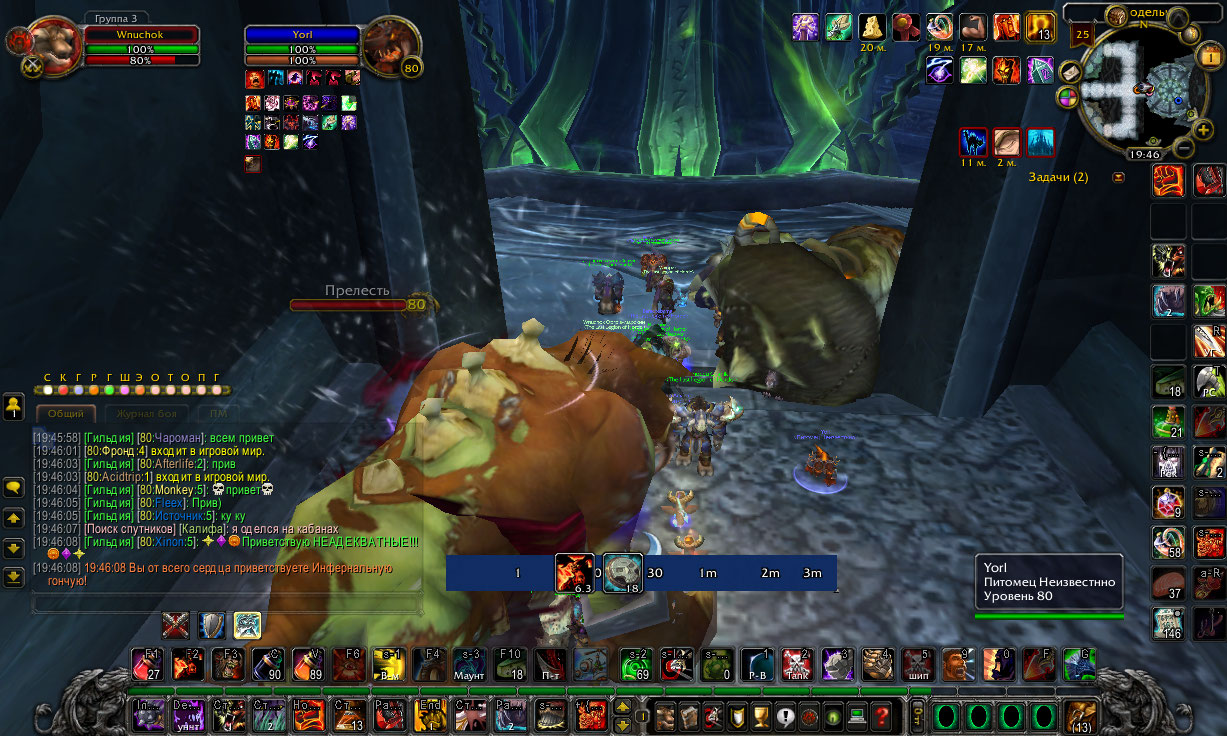Select the Wnuchok player portrait
Image resolution: width=1227 pixels, height=736 pixels.
[55, 45]
